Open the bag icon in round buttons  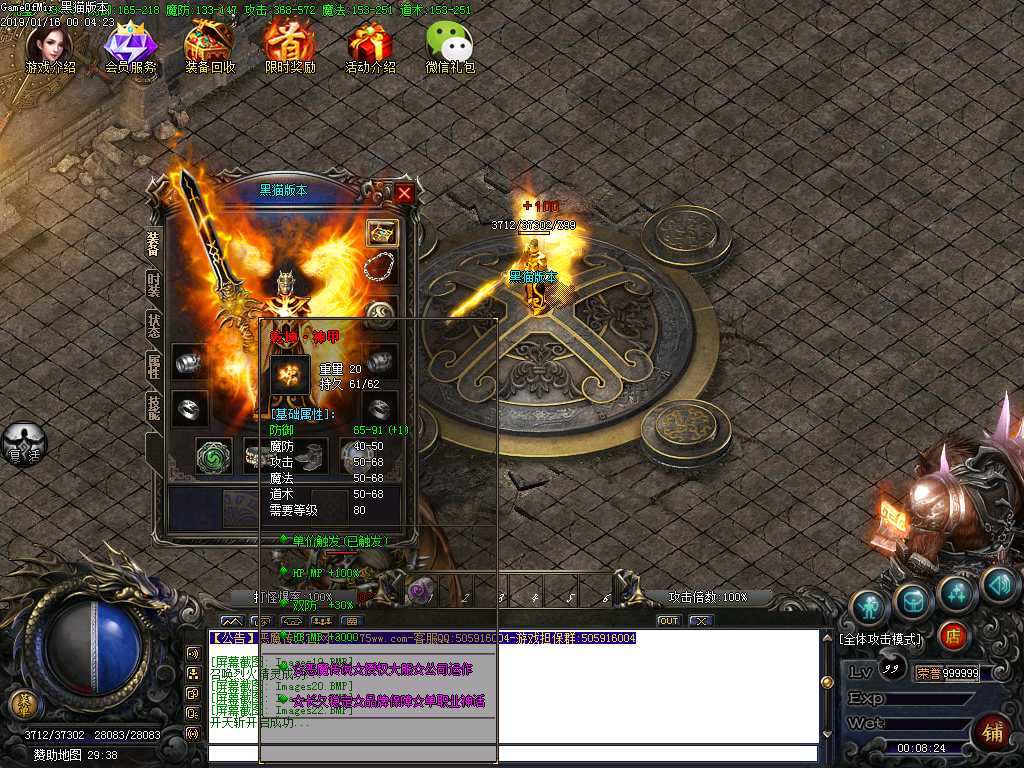click(x=913, y=601)
